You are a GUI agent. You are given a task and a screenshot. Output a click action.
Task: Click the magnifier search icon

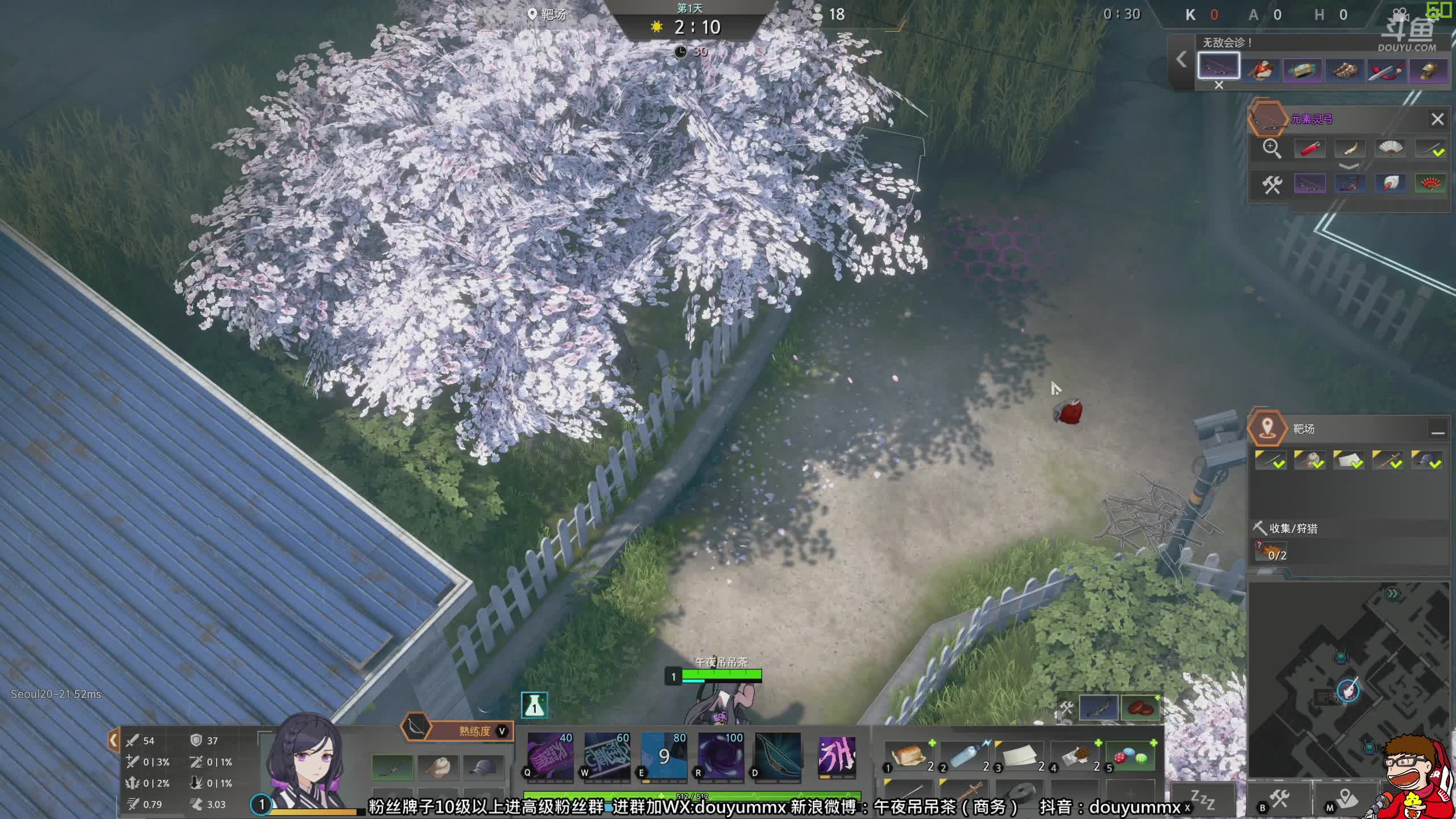coord(1271,149)
